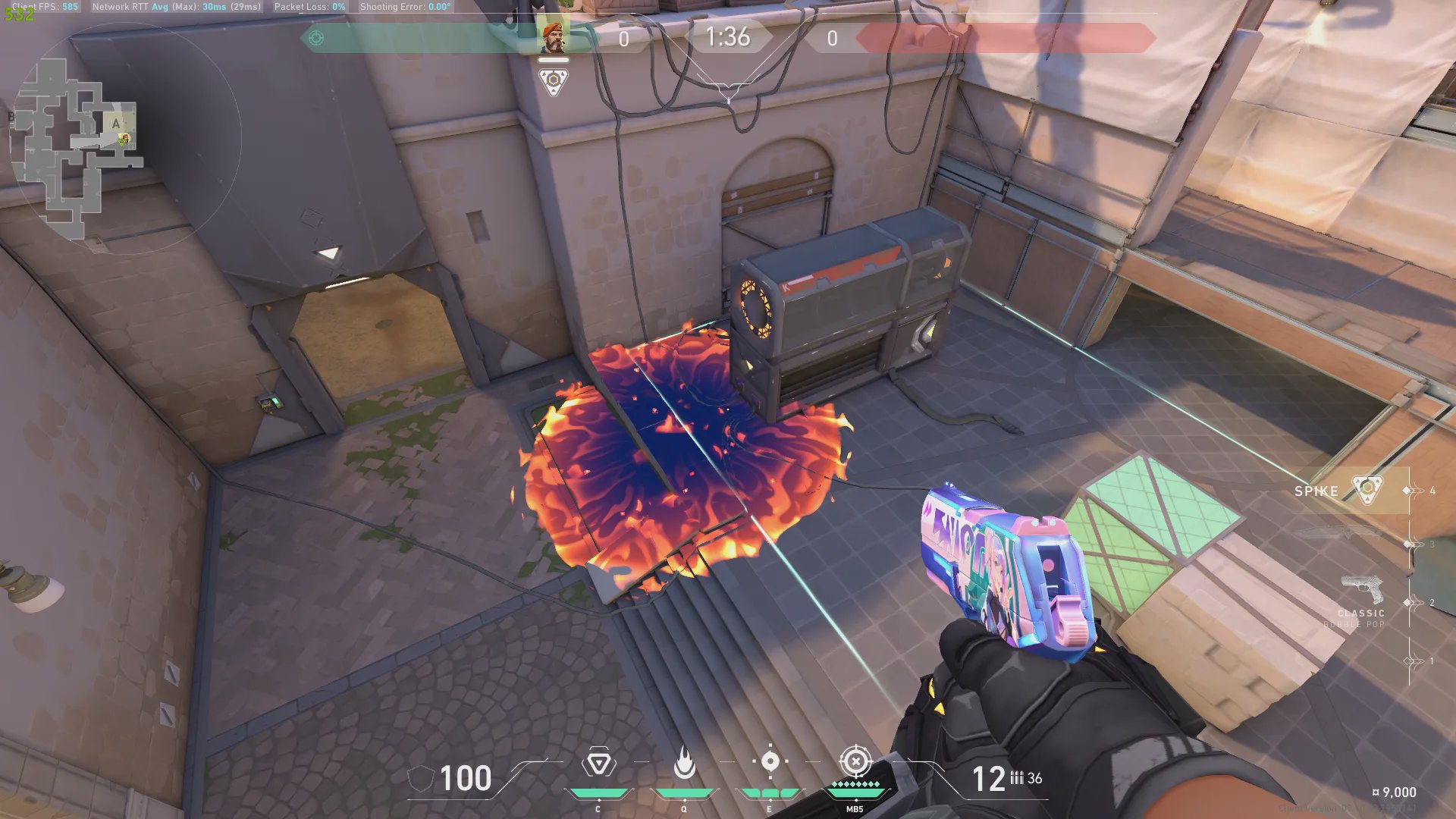Select Brimstone's portrait on the top bar

click(x=553, y=36)
